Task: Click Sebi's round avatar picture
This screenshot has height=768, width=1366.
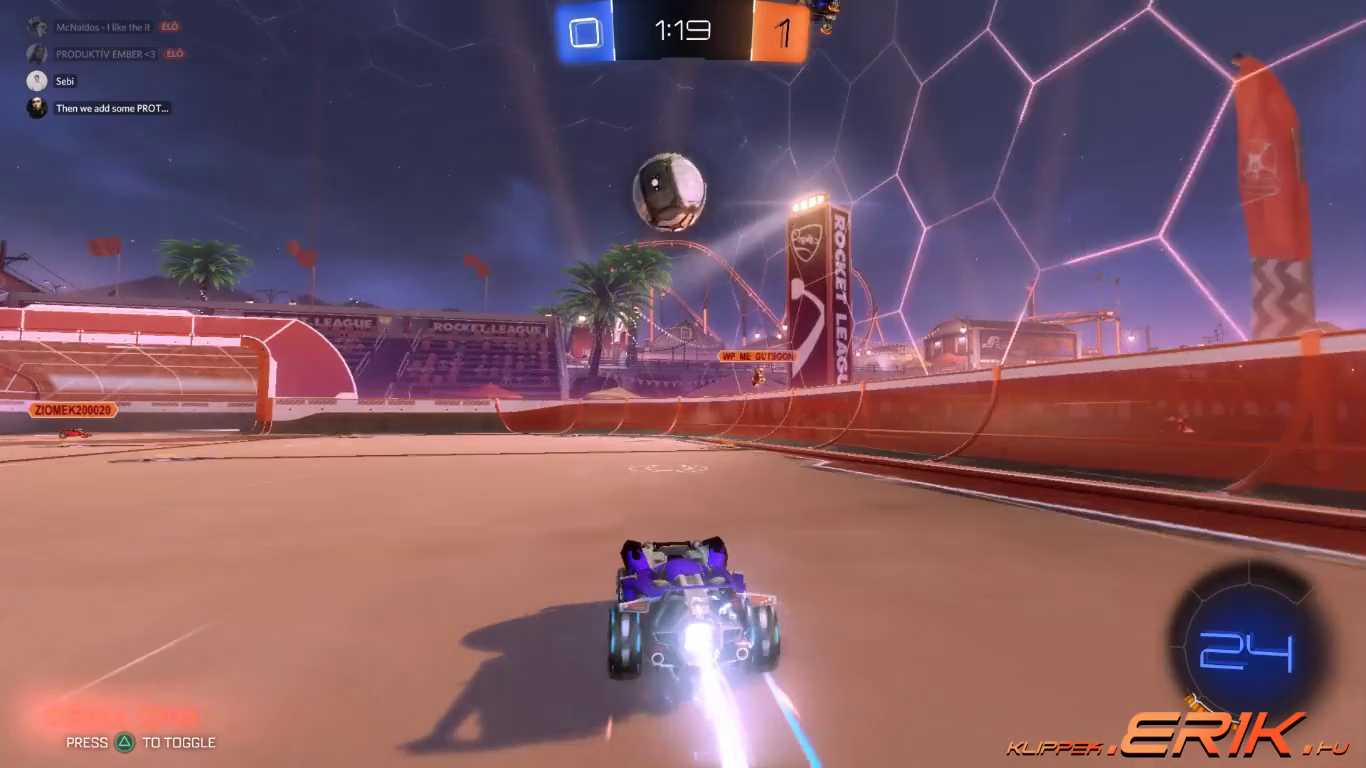Action: (x=37, y=81)
